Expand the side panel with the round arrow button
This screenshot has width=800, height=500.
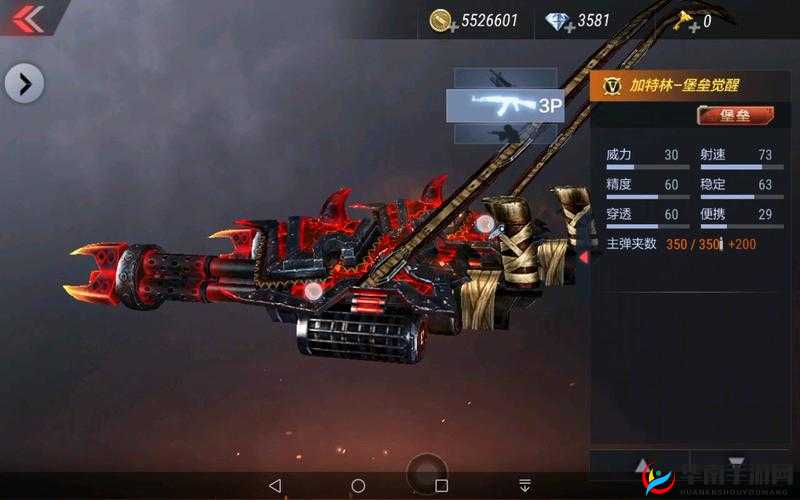coord(24,84)
